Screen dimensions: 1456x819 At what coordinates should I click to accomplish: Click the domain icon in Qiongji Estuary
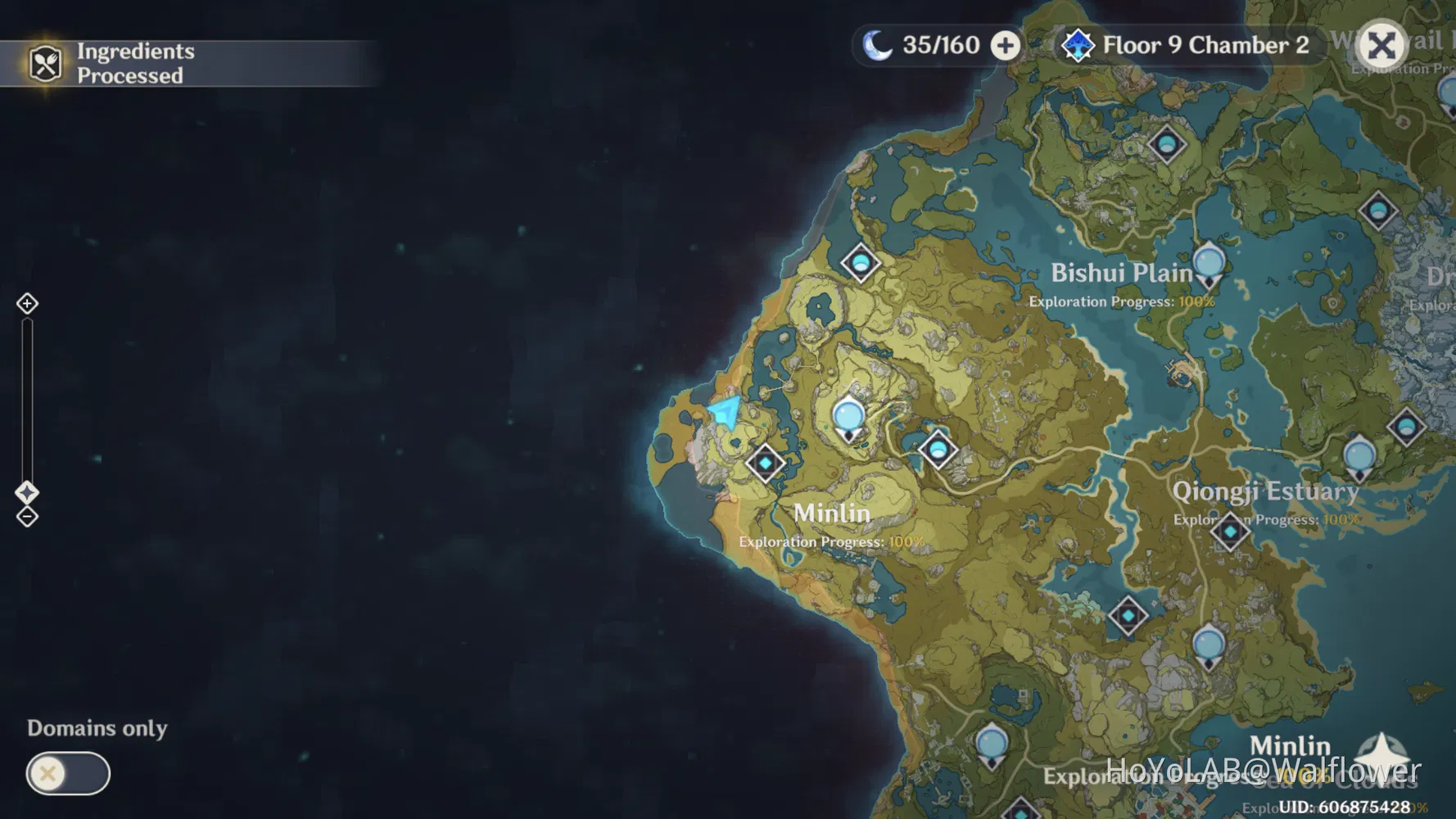click(1229, 531)
